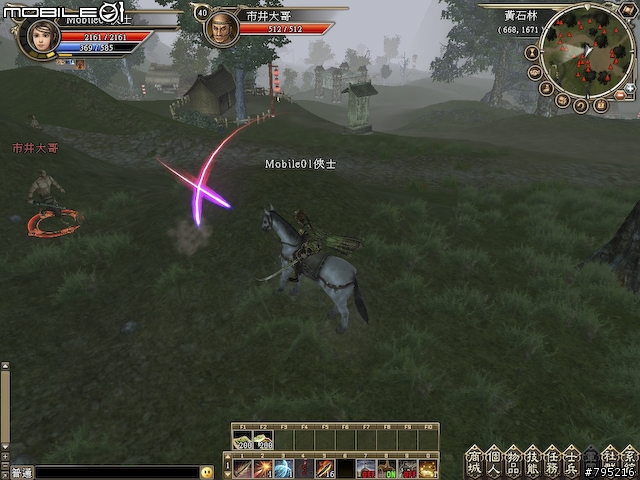Open the 系統 system menu
Image resolution: width=640 pixels, height=480 pixels.
[629, 459]
